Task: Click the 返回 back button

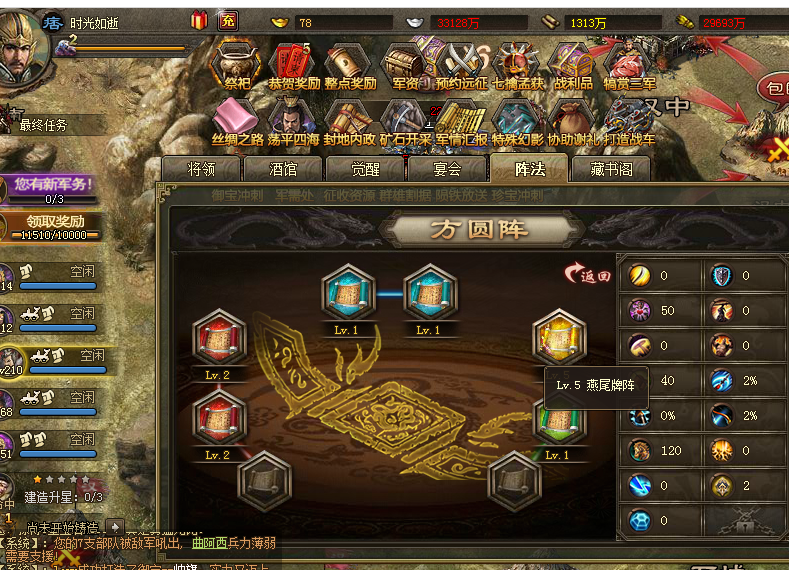Action: (589, 274)
